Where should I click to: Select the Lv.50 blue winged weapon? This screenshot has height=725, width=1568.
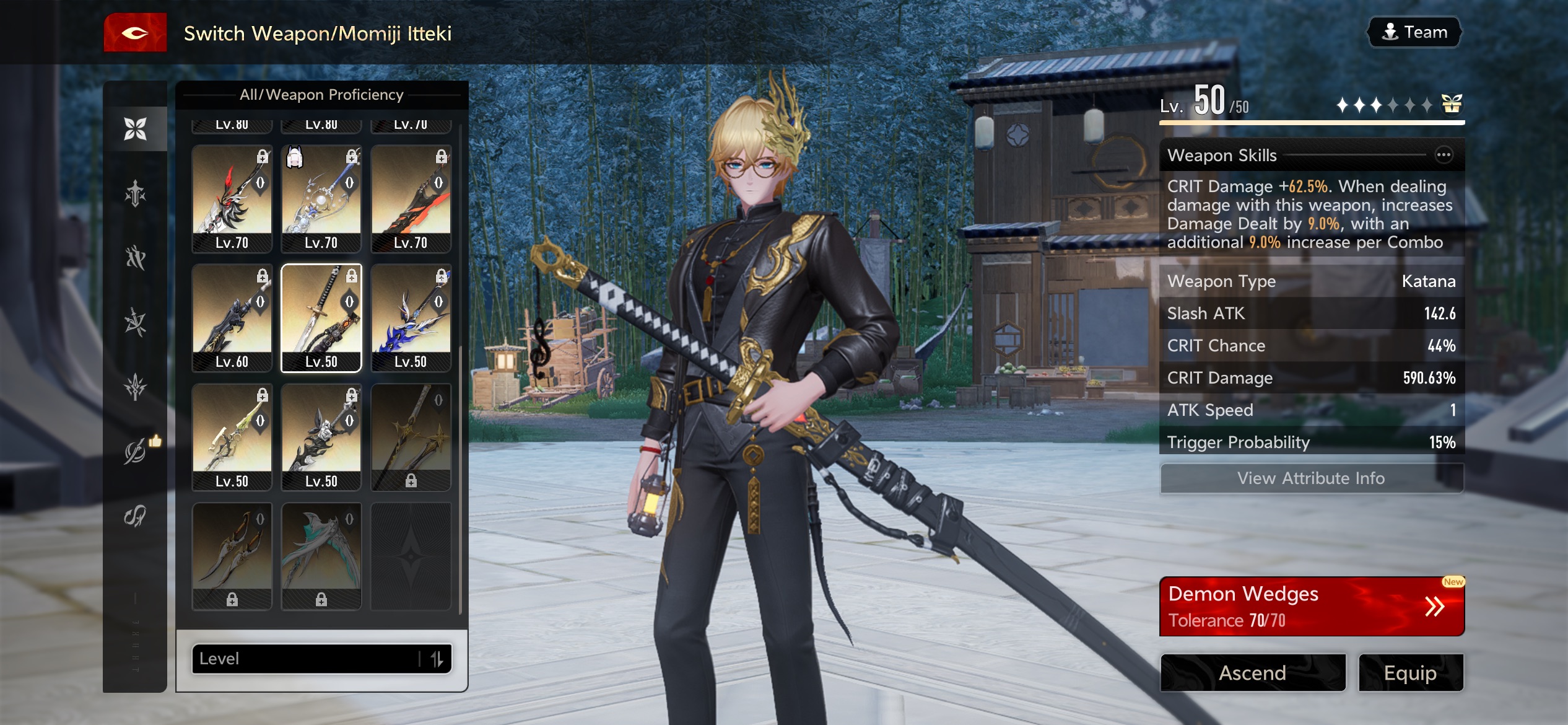(x=411, y=318)
